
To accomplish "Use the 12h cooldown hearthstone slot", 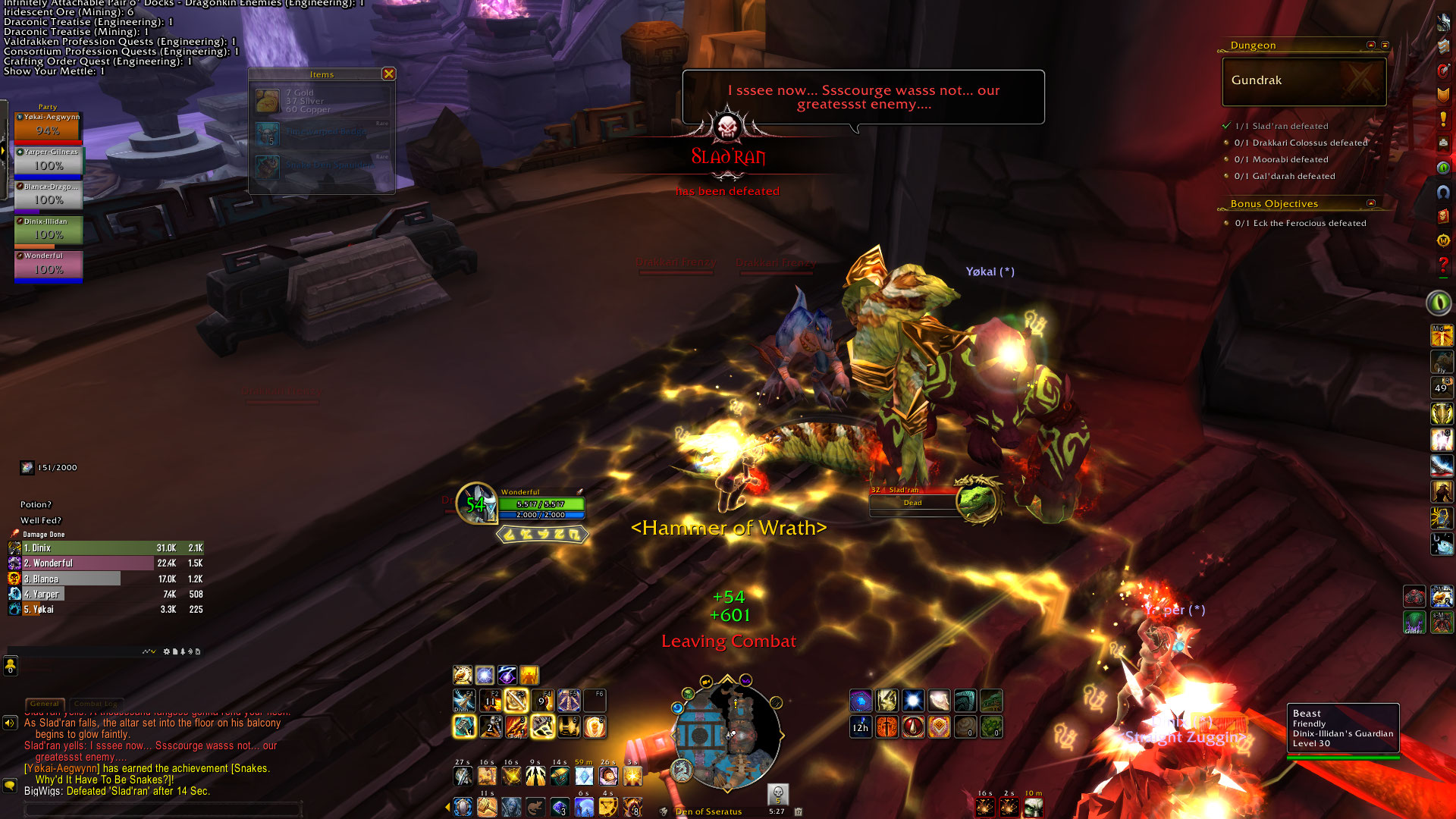I will coord(861,727).
